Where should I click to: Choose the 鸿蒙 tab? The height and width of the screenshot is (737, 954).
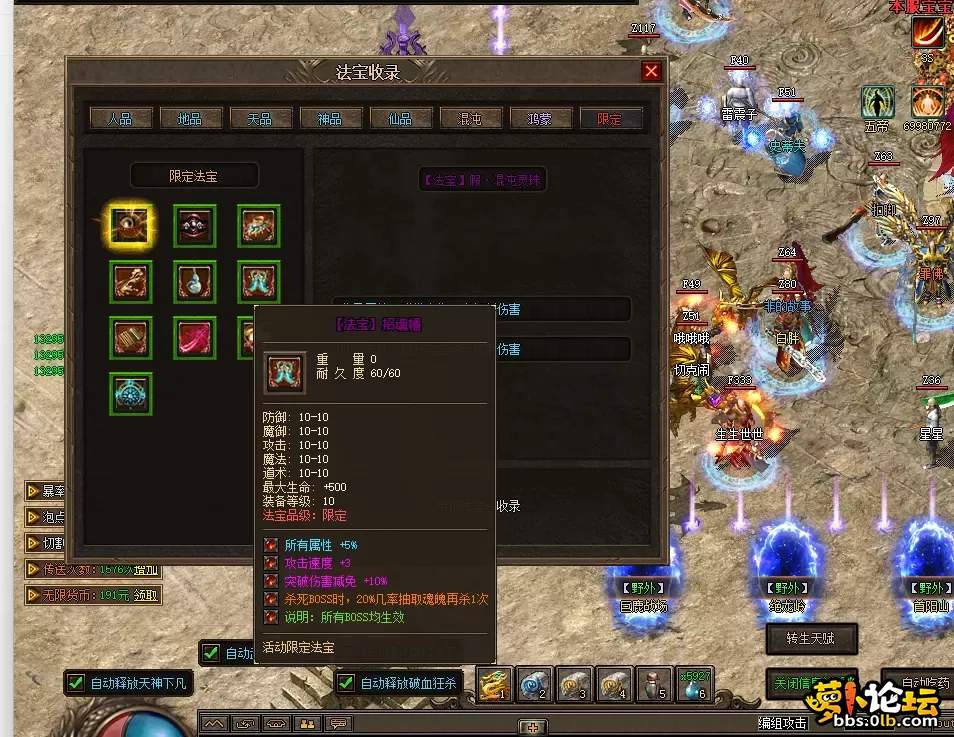(540, 118)
